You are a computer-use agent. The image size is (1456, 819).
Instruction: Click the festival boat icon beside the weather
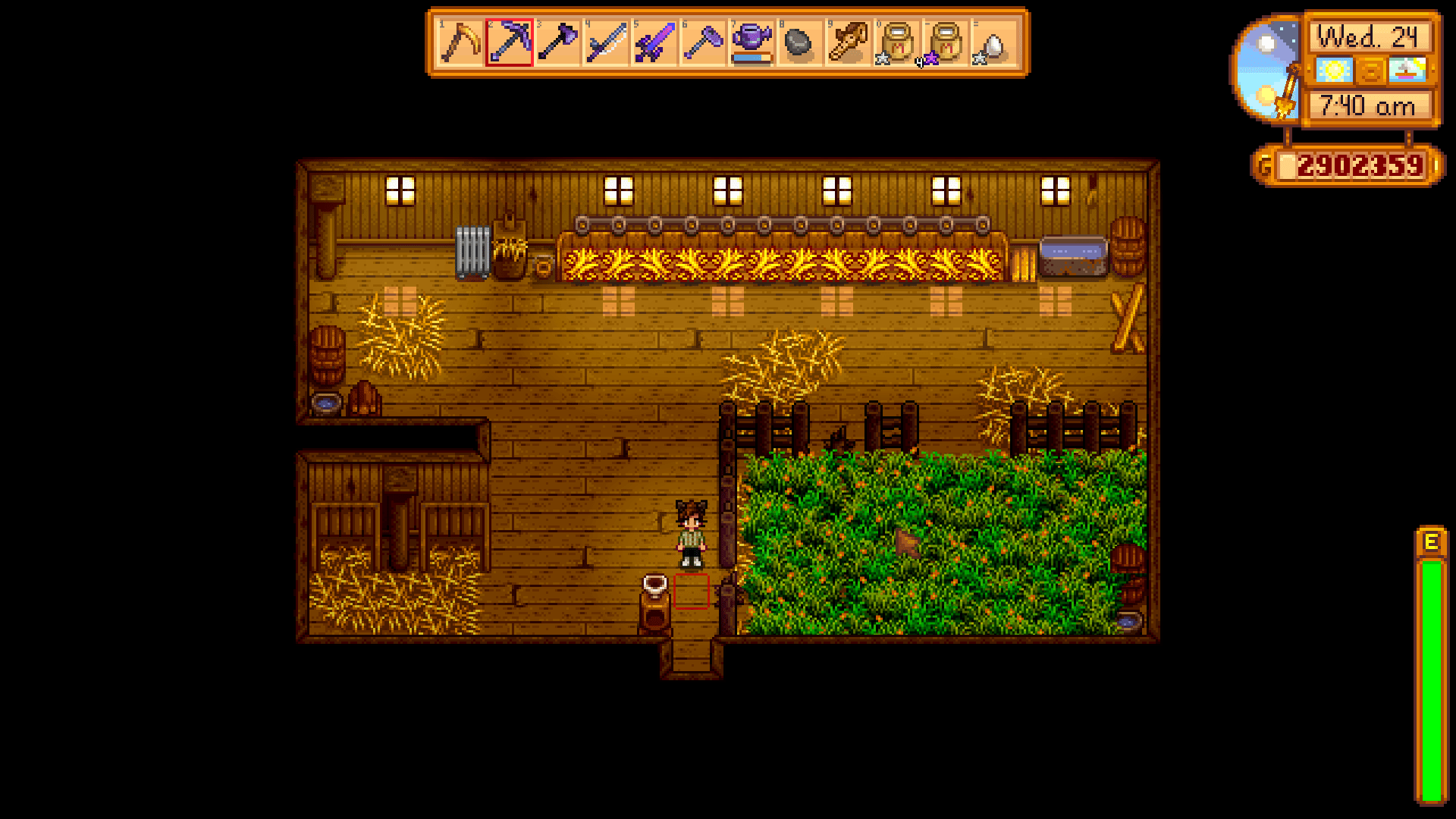[x=1407, y=71]
